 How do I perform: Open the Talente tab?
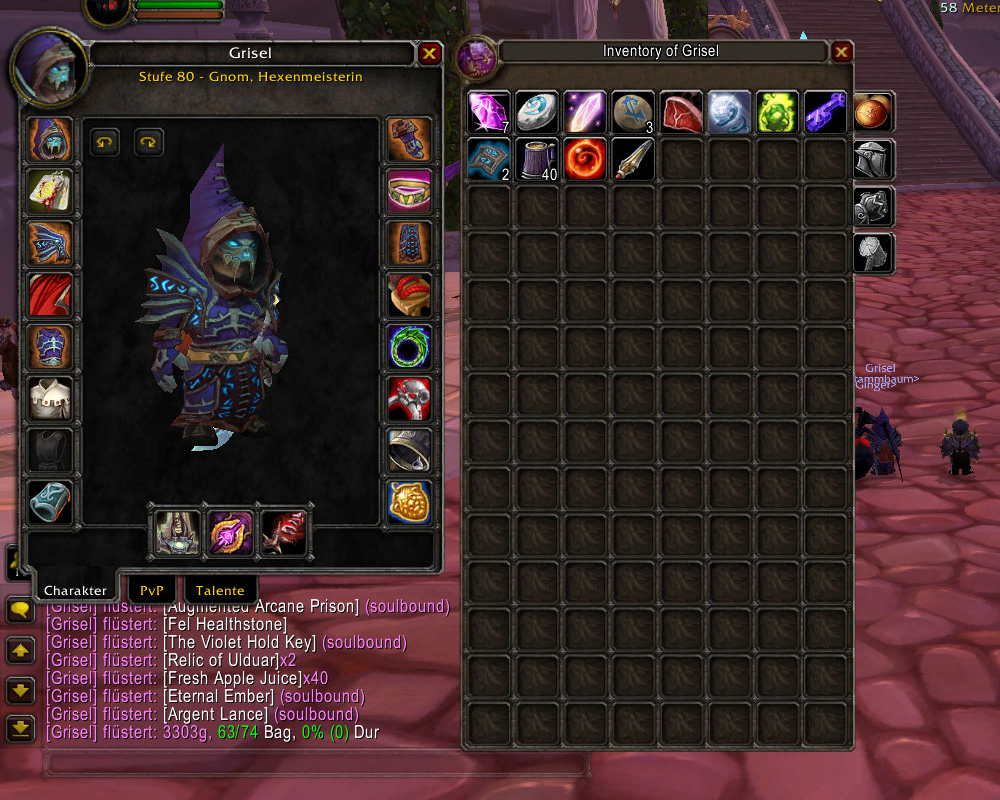(220, 590)
